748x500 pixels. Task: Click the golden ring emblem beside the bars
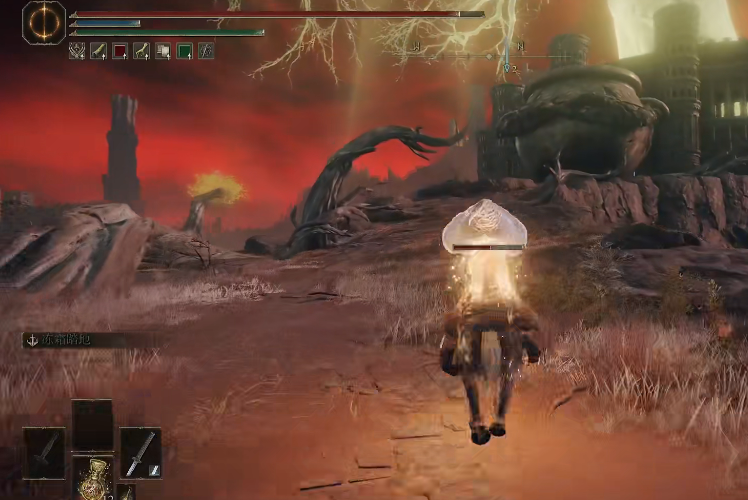point(44,22)
